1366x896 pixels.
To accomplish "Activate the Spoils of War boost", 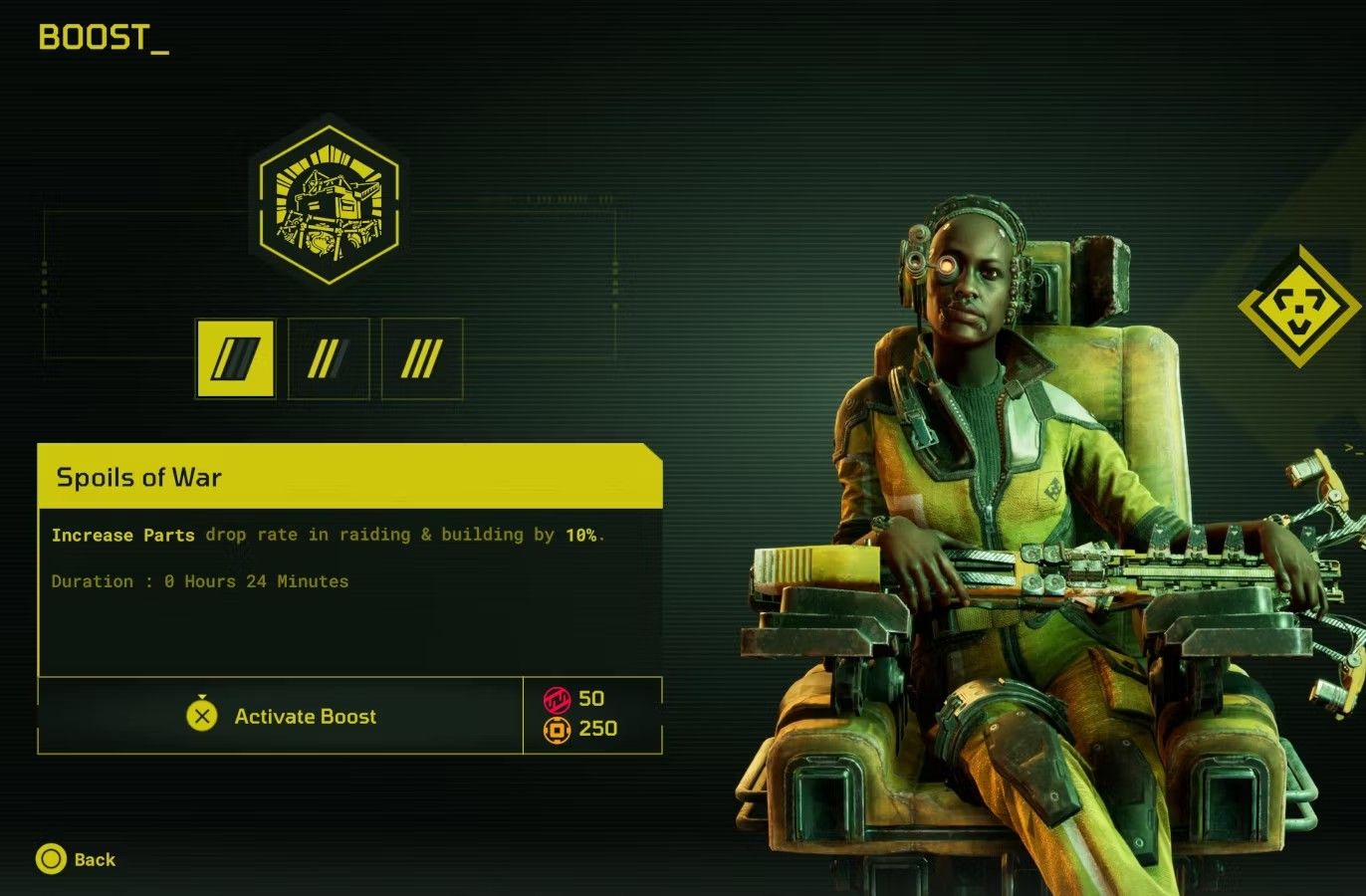I will (282, 716).
